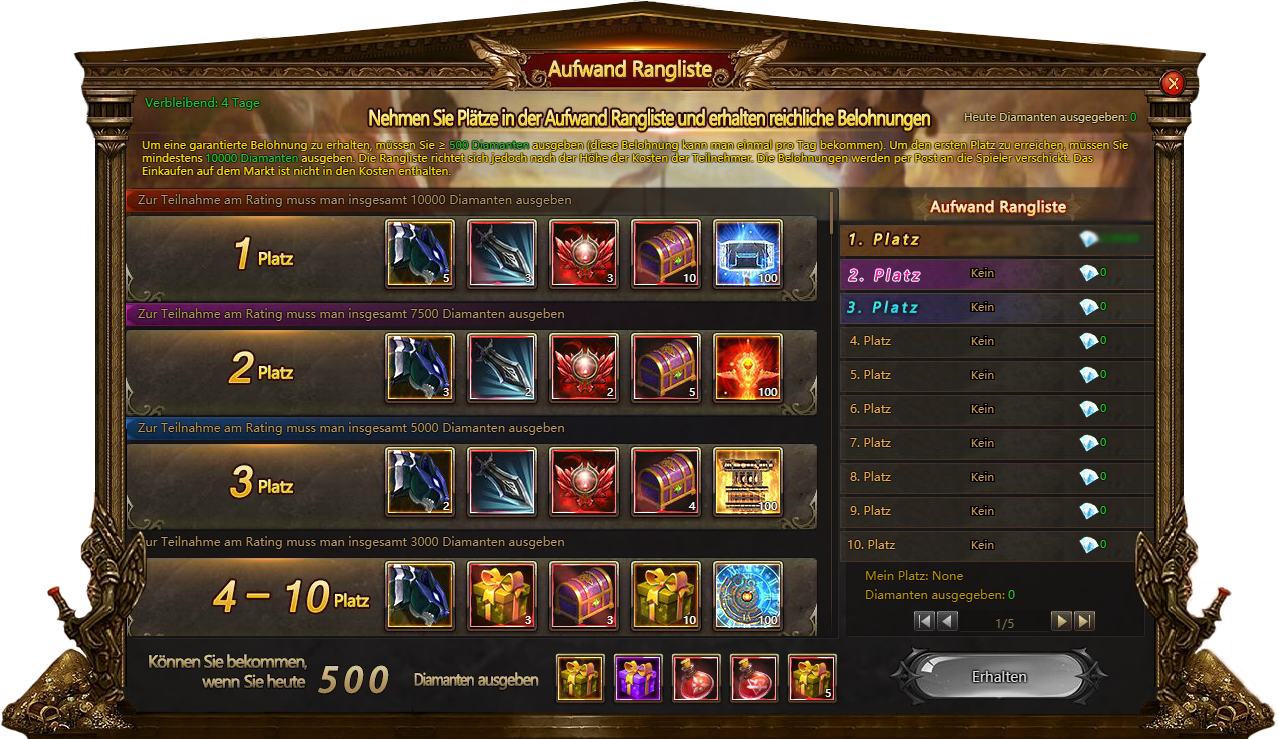Click the Erhalten button
The height and width of the screenshot is (739, 1278).
point(999,677)
